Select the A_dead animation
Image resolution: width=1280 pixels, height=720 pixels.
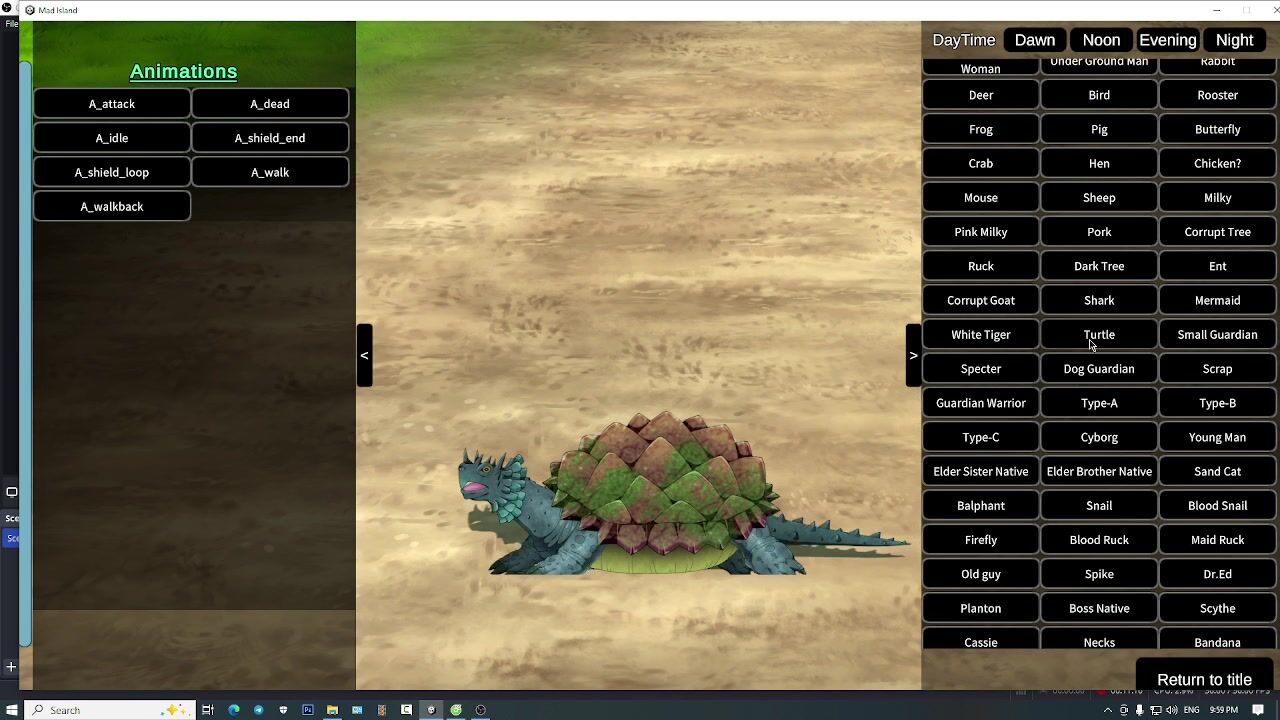[x=270, y=104]
